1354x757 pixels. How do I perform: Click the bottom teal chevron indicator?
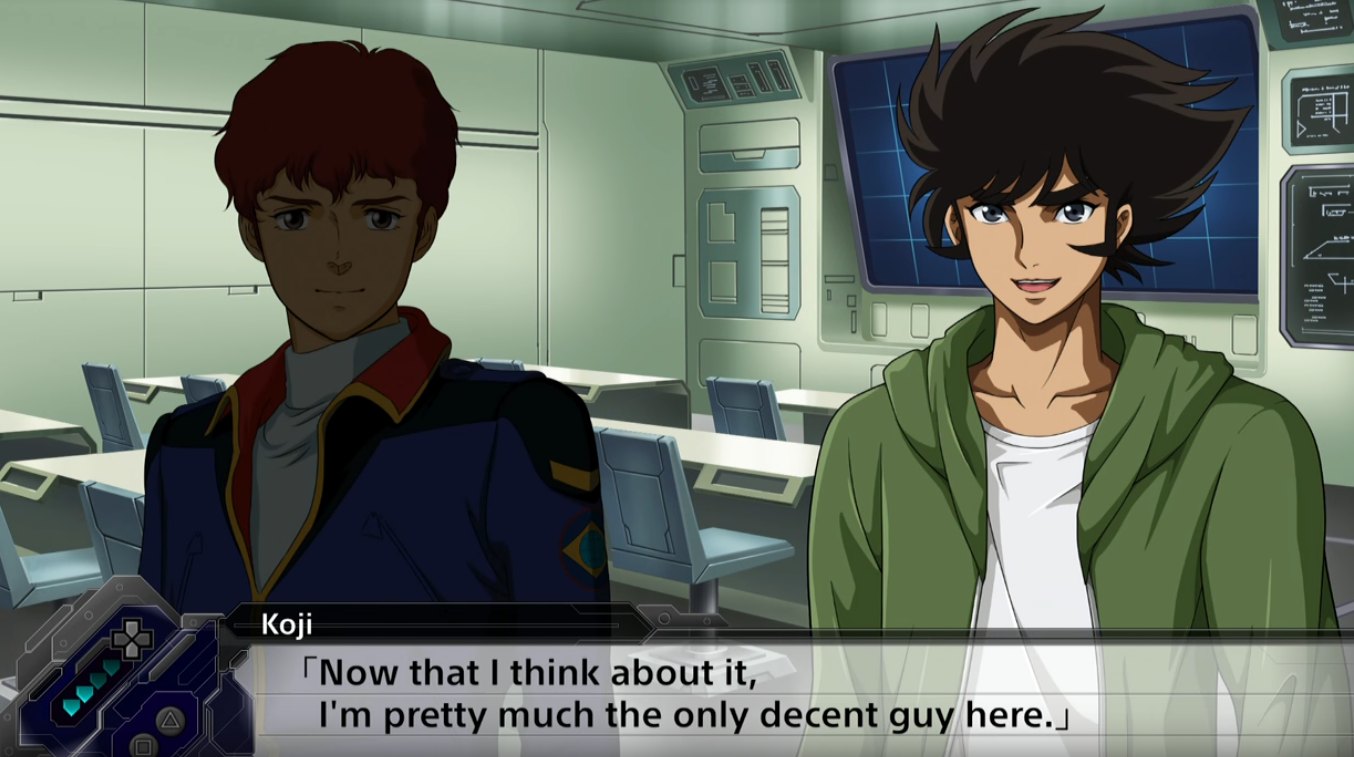pos(72,707)
